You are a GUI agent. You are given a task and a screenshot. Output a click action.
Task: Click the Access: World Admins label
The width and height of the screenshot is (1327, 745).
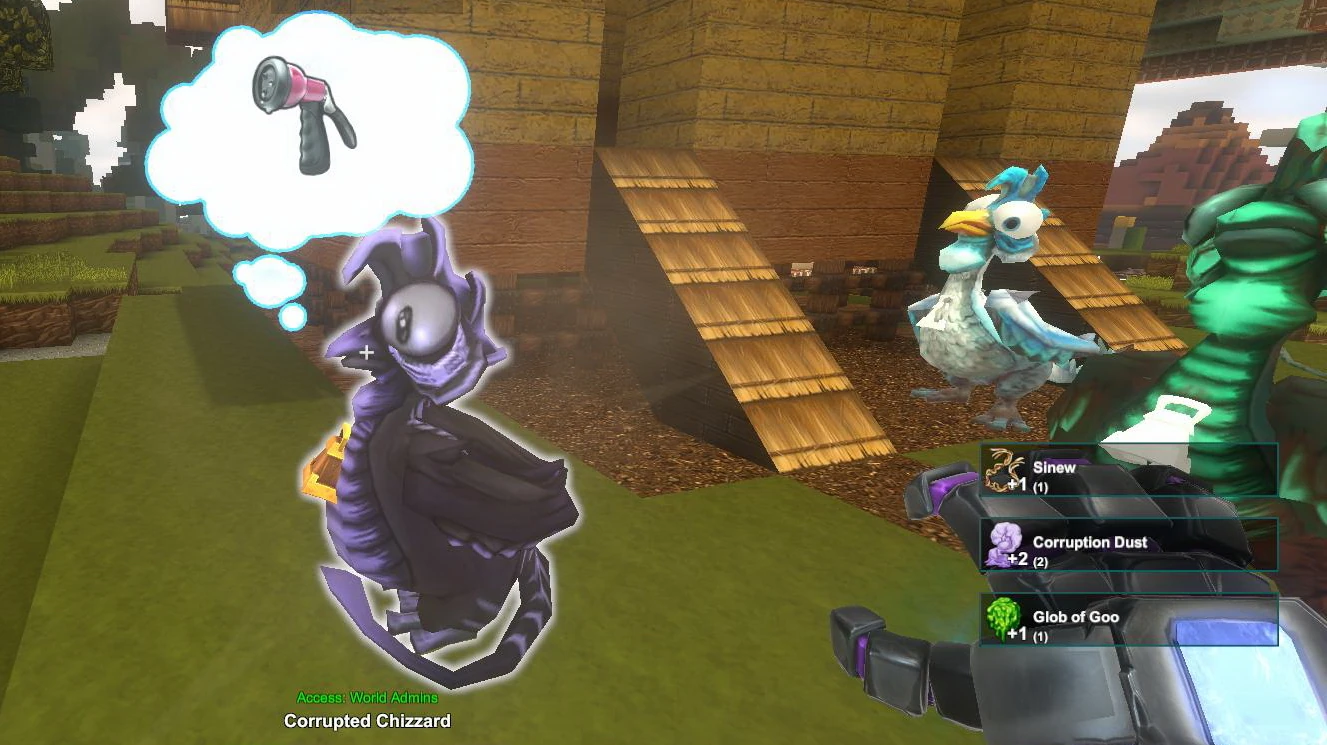point(366,698)
